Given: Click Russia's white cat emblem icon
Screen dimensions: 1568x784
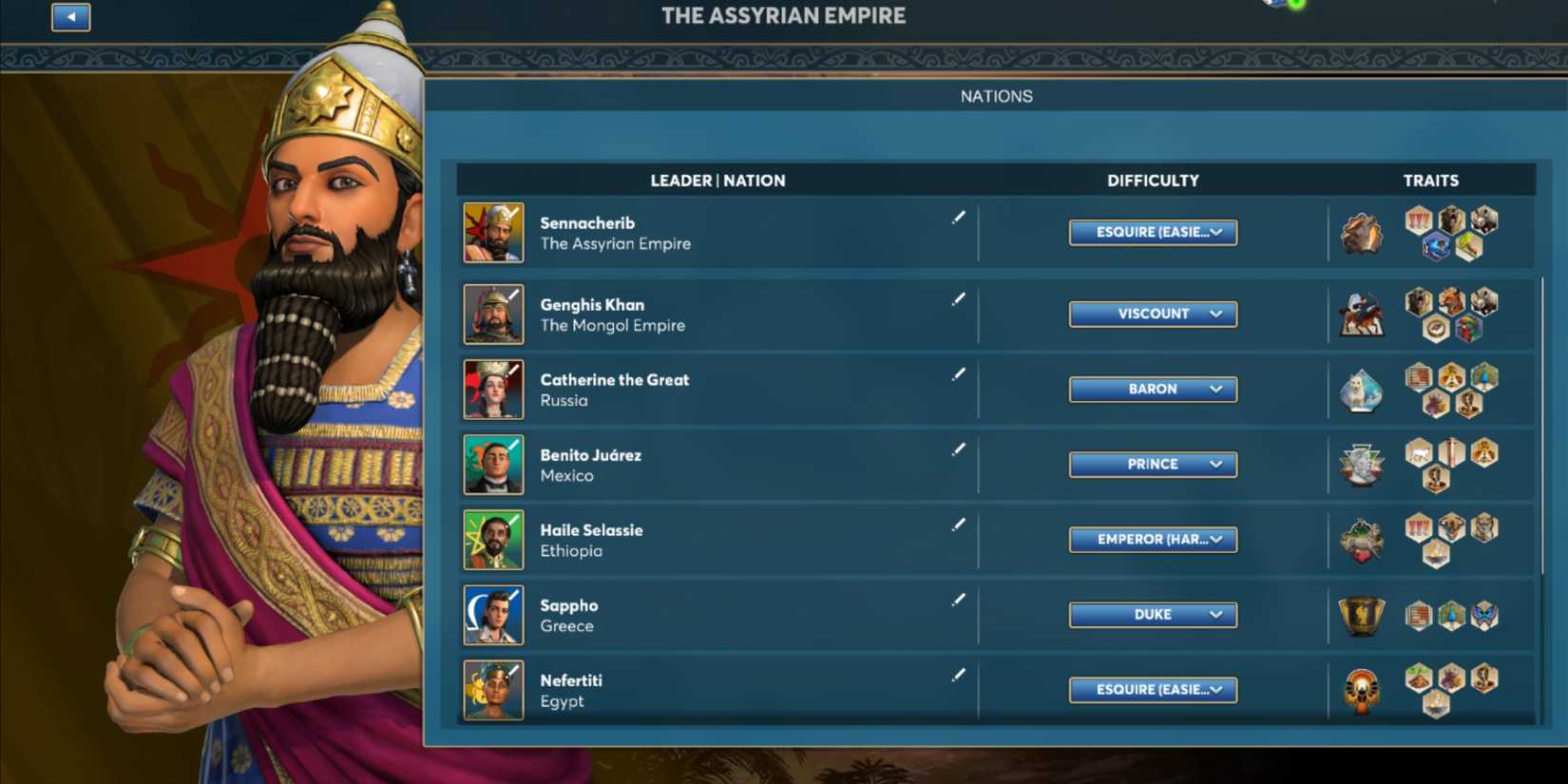Looking at the screenshot, I should [x=1361, y=391].
